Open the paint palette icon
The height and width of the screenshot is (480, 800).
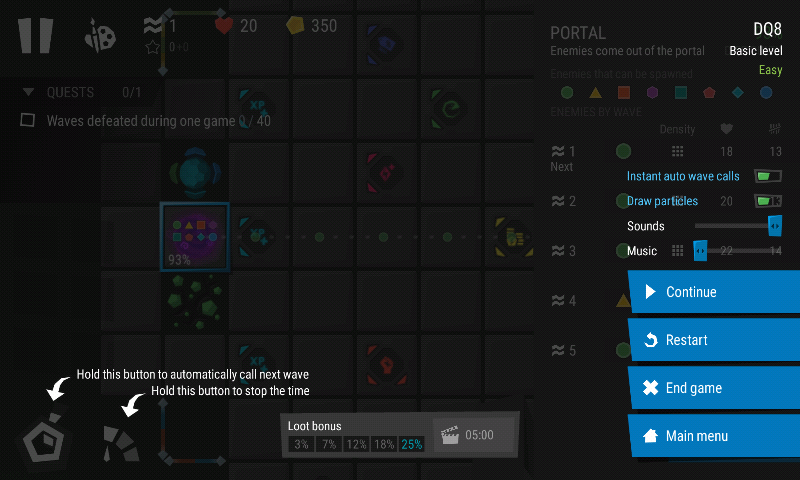coord(101,36)
